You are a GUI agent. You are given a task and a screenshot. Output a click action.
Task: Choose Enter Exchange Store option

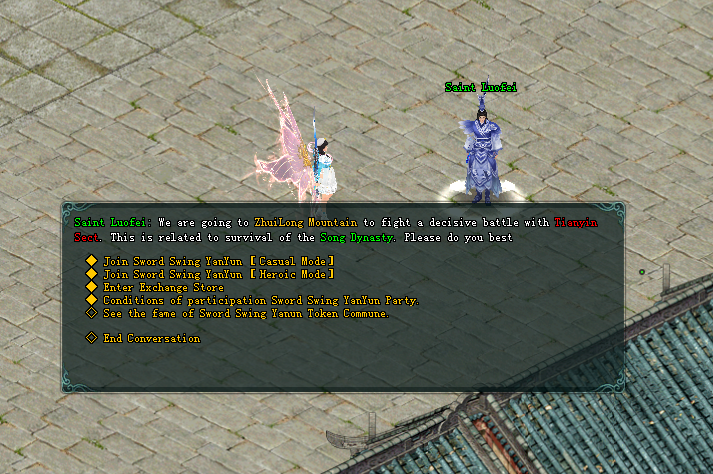click(x=163, y=287)
